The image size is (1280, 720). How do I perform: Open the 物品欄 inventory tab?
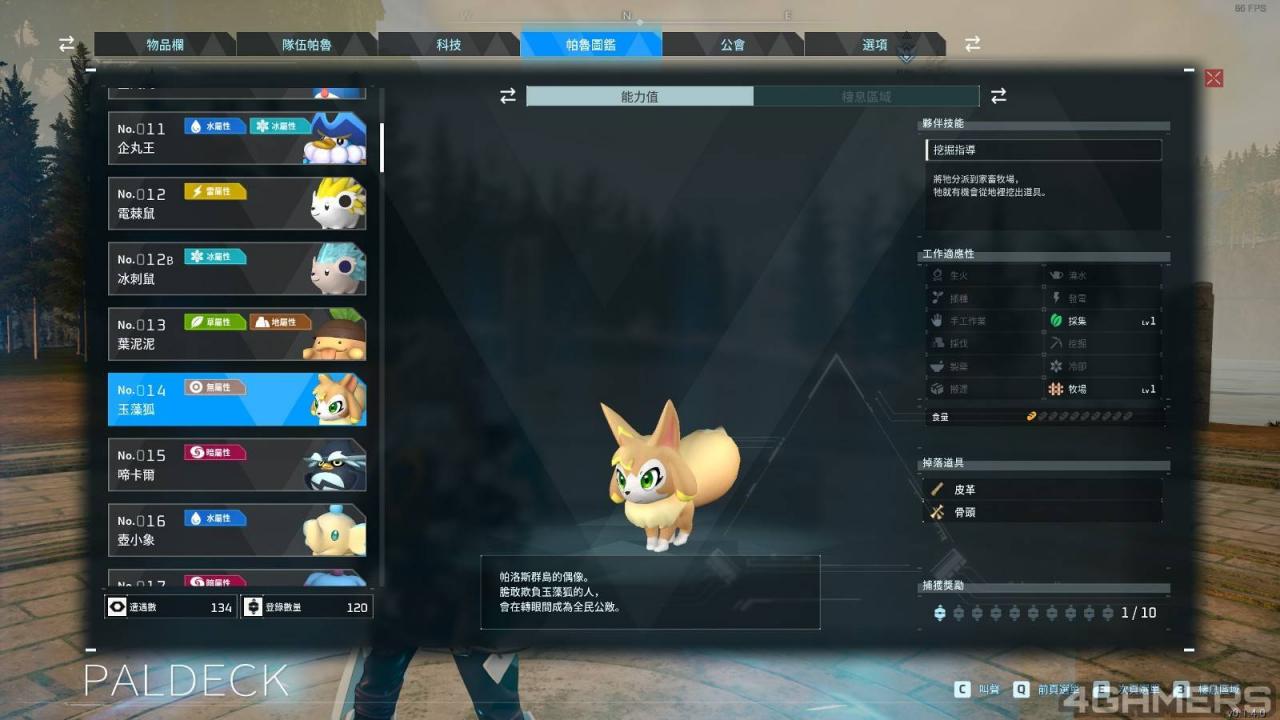point(165,45)
